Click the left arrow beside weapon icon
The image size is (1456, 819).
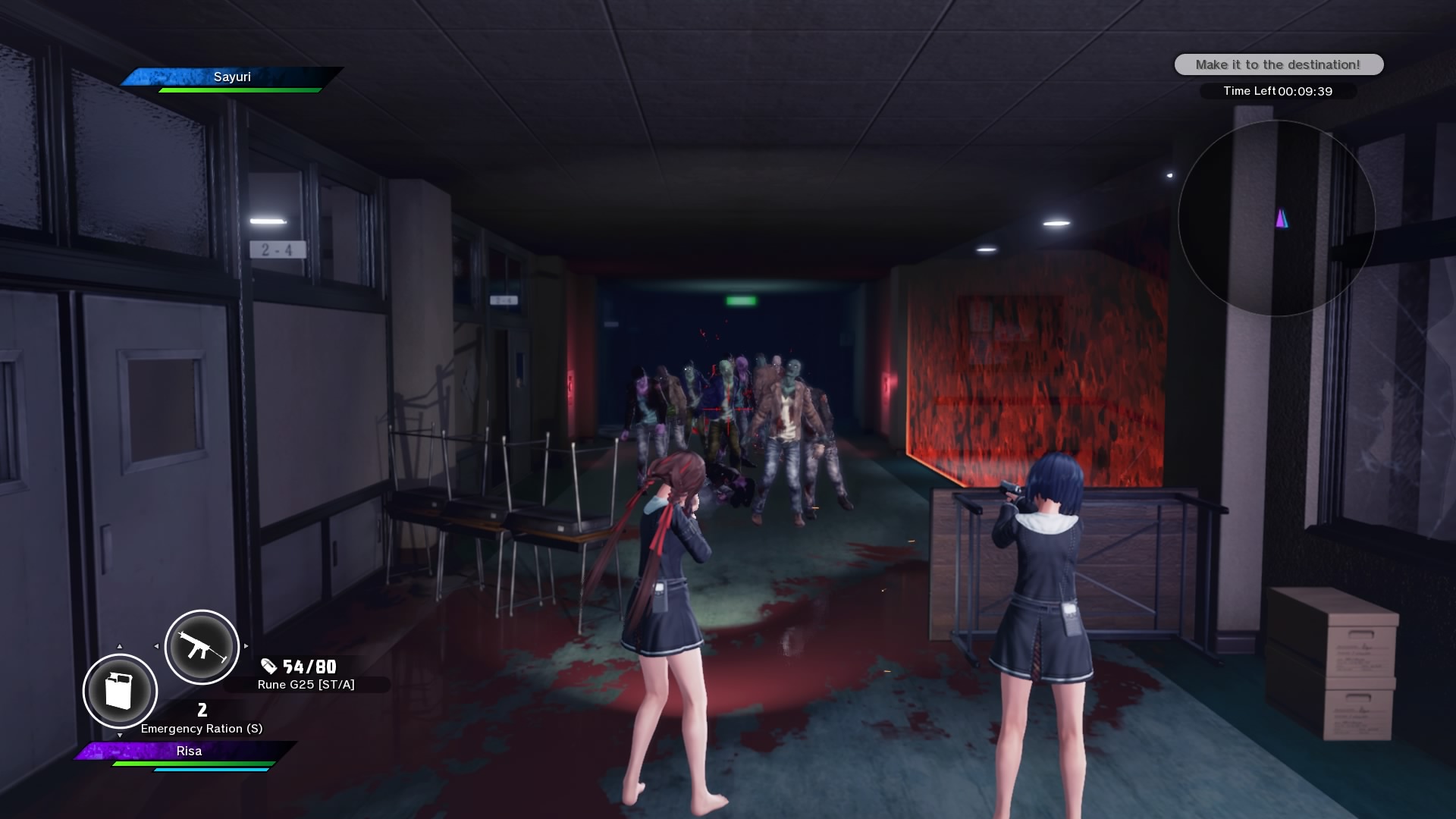point(156,647)
